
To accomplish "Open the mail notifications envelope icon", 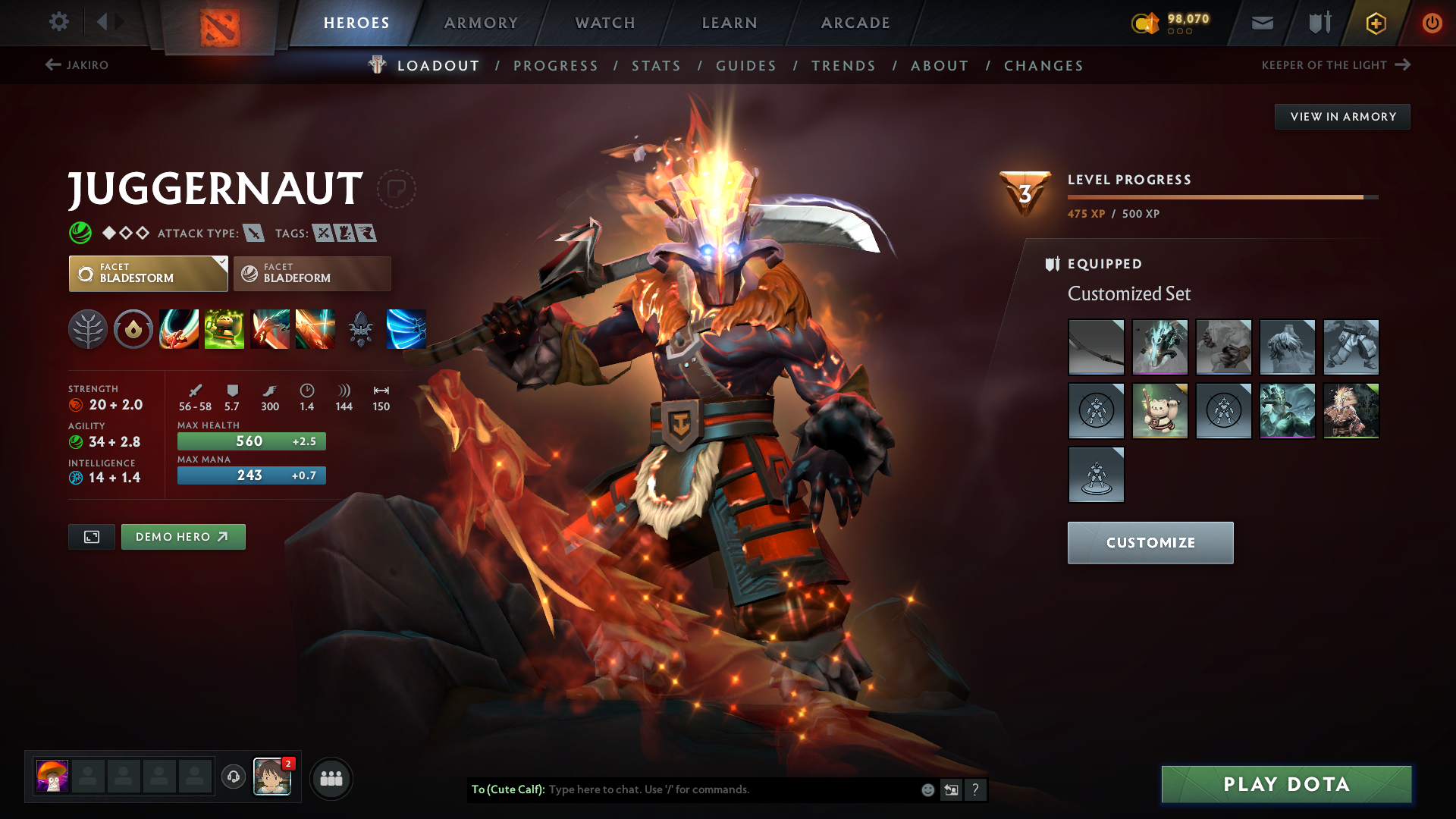I will 1261,22.
